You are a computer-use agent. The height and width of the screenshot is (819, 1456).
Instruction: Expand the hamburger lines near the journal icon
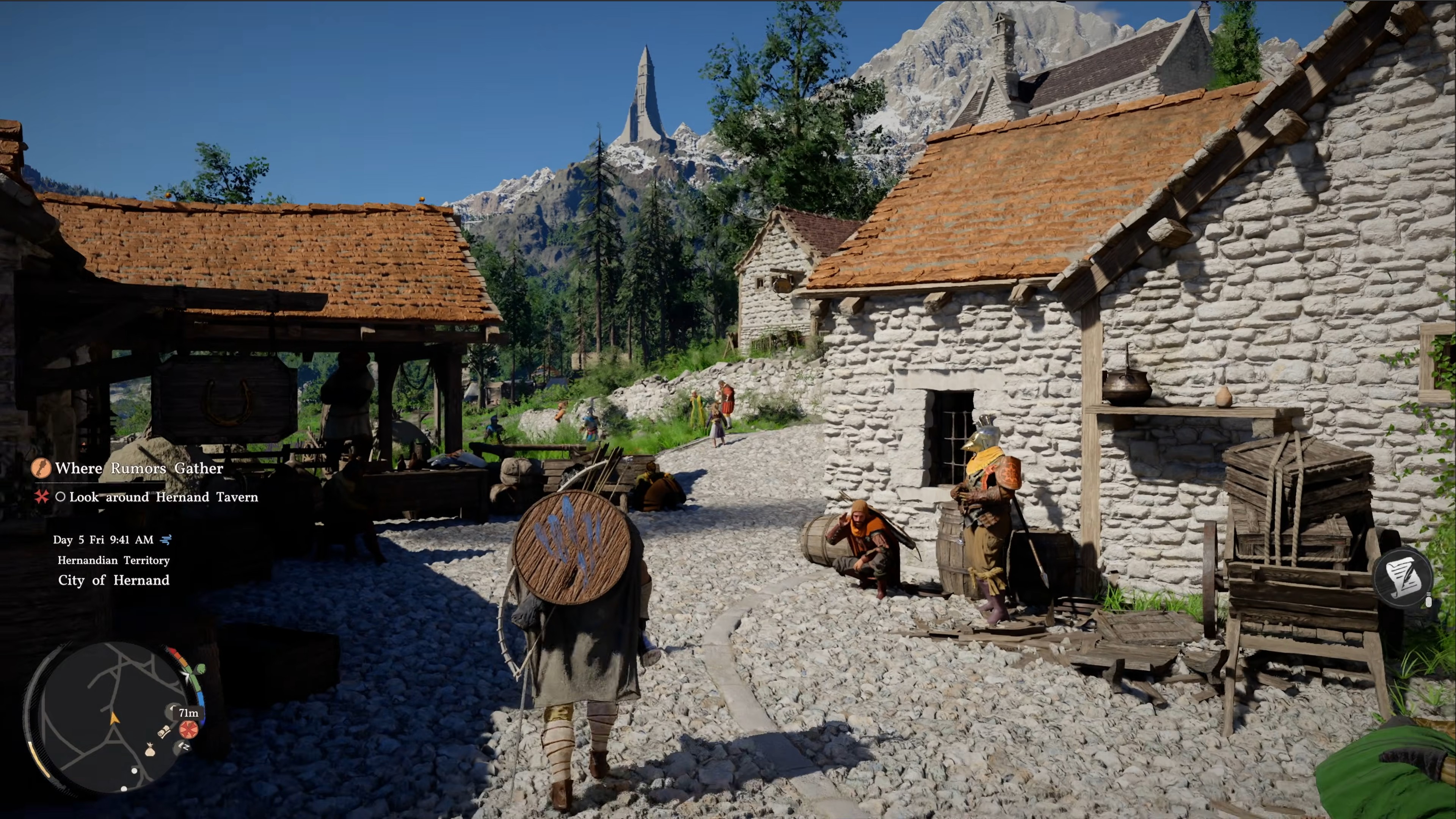tap(1429, 595)
